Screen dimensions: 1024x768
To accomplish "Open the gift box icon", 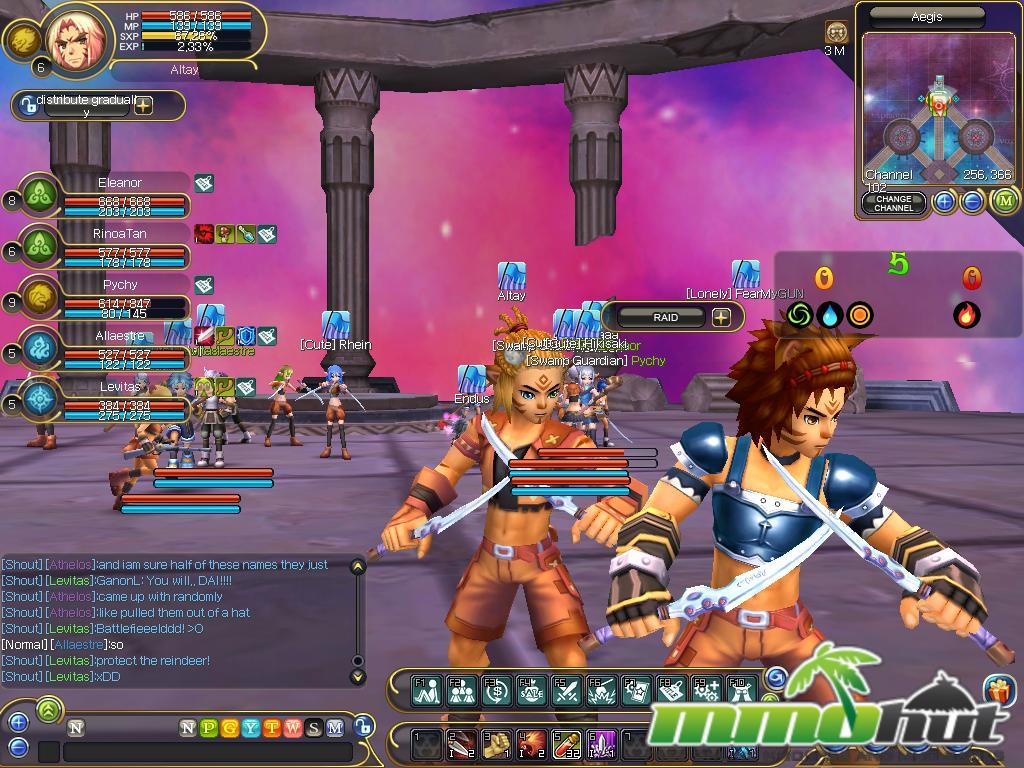I will [999, 690].
